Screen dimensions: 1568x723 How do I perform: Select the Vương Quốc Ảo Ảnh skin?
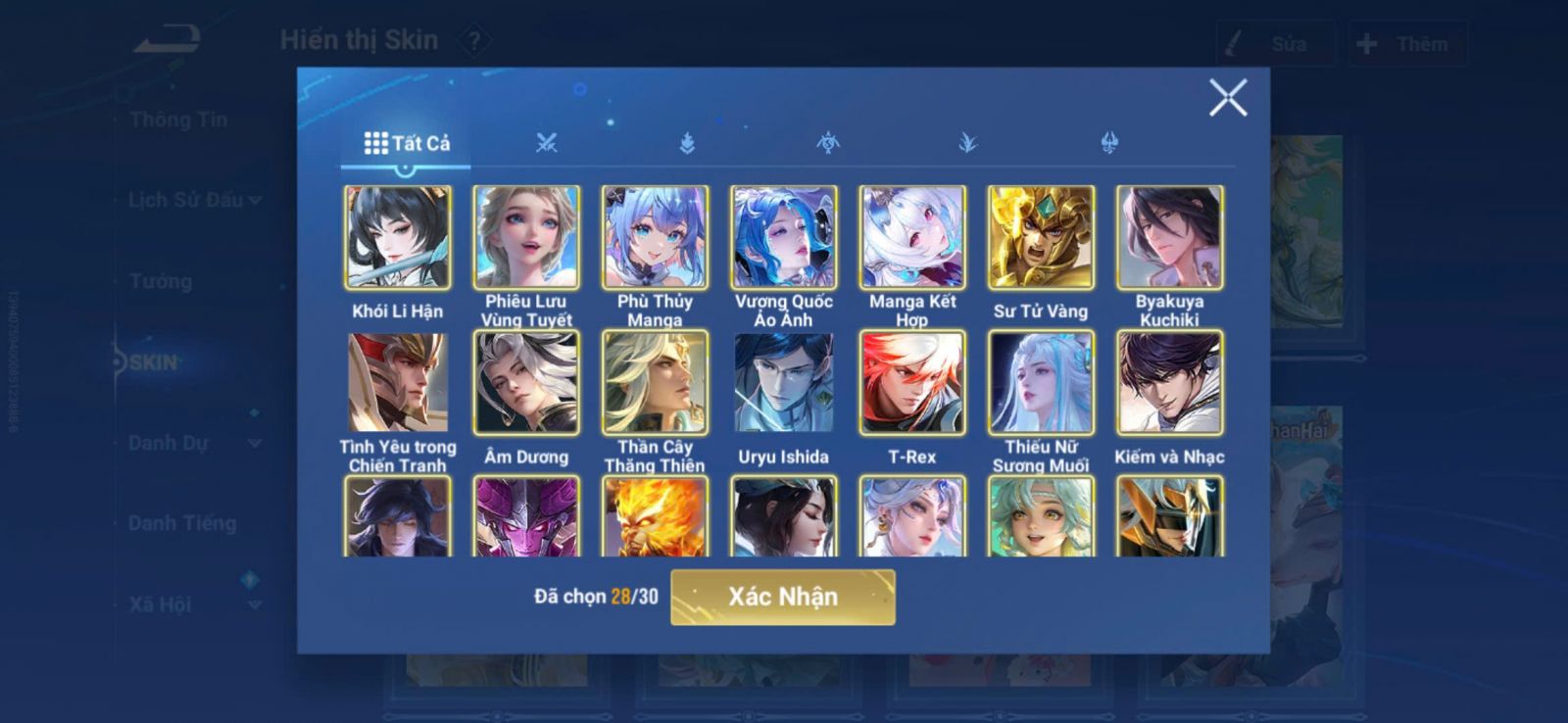pyautogui.click(x=783, y=238)
